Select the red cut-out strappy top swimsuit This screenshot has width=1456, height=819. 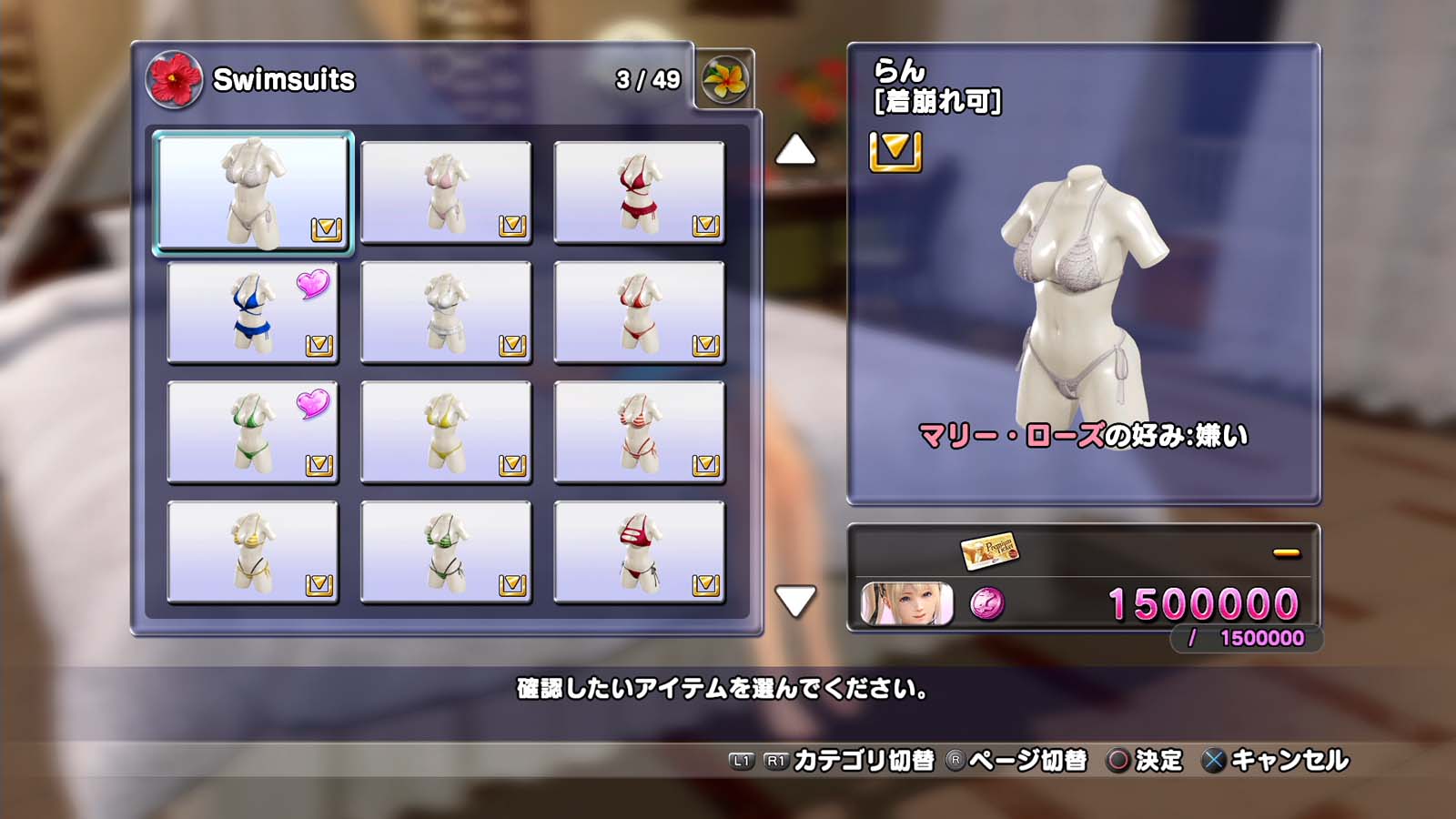(x=639, y=552)
